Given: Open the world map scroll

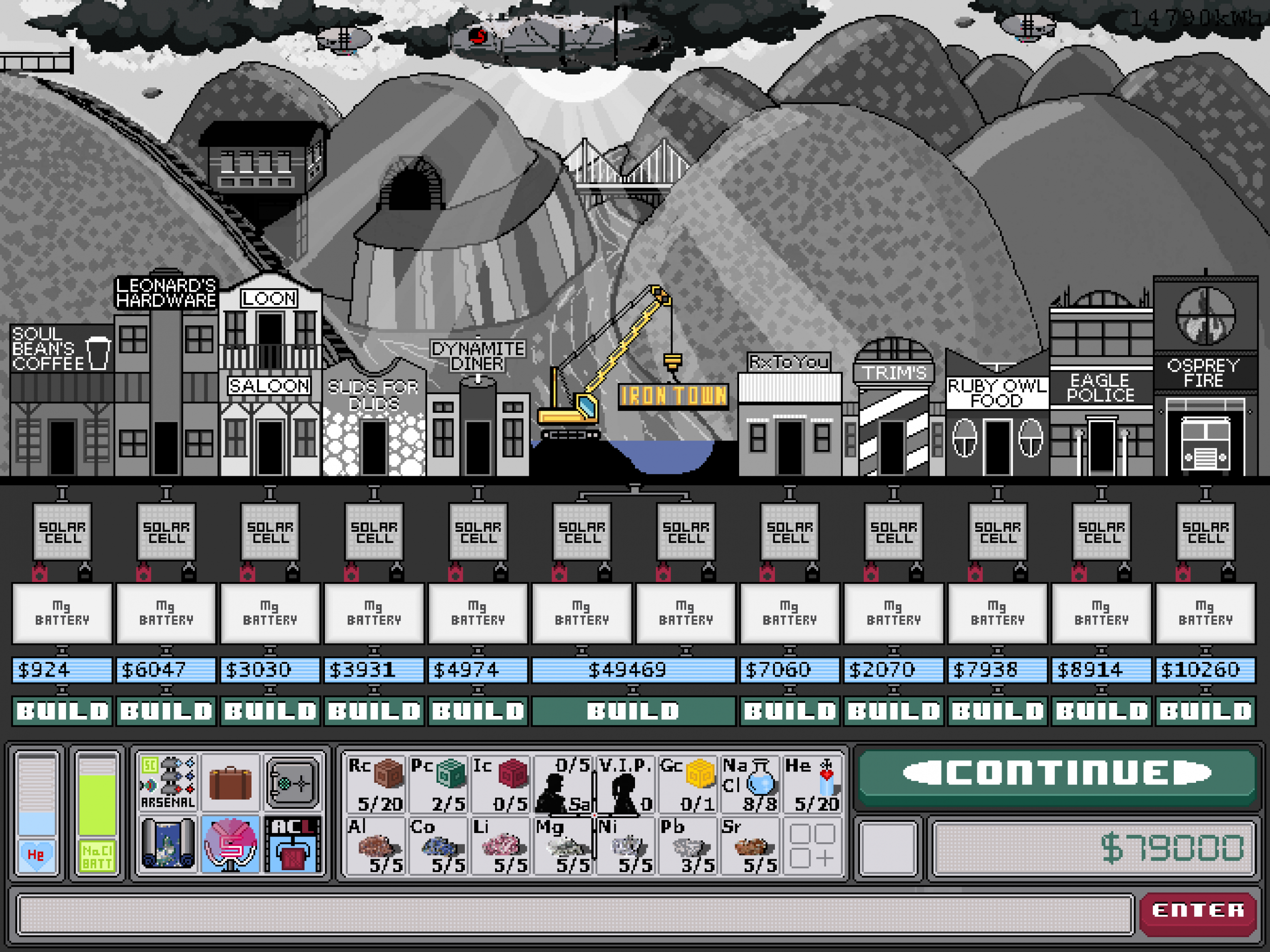Looking at the screenshot, I should (168, 844).
